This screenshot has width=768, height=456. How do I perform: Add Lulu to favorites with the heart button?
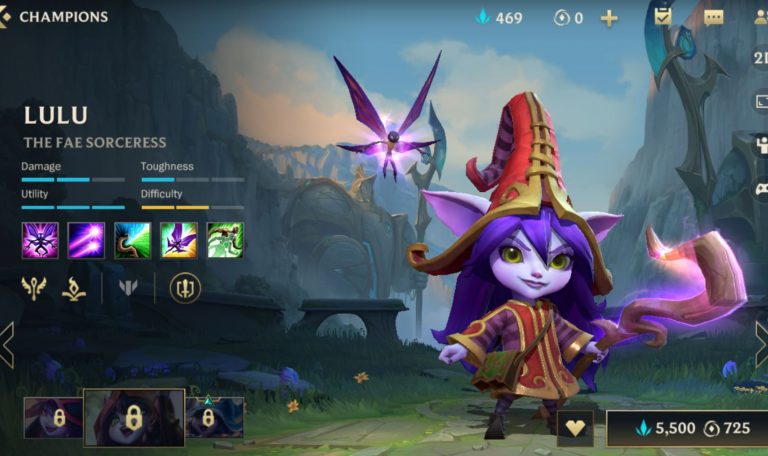tap(575, 428)
